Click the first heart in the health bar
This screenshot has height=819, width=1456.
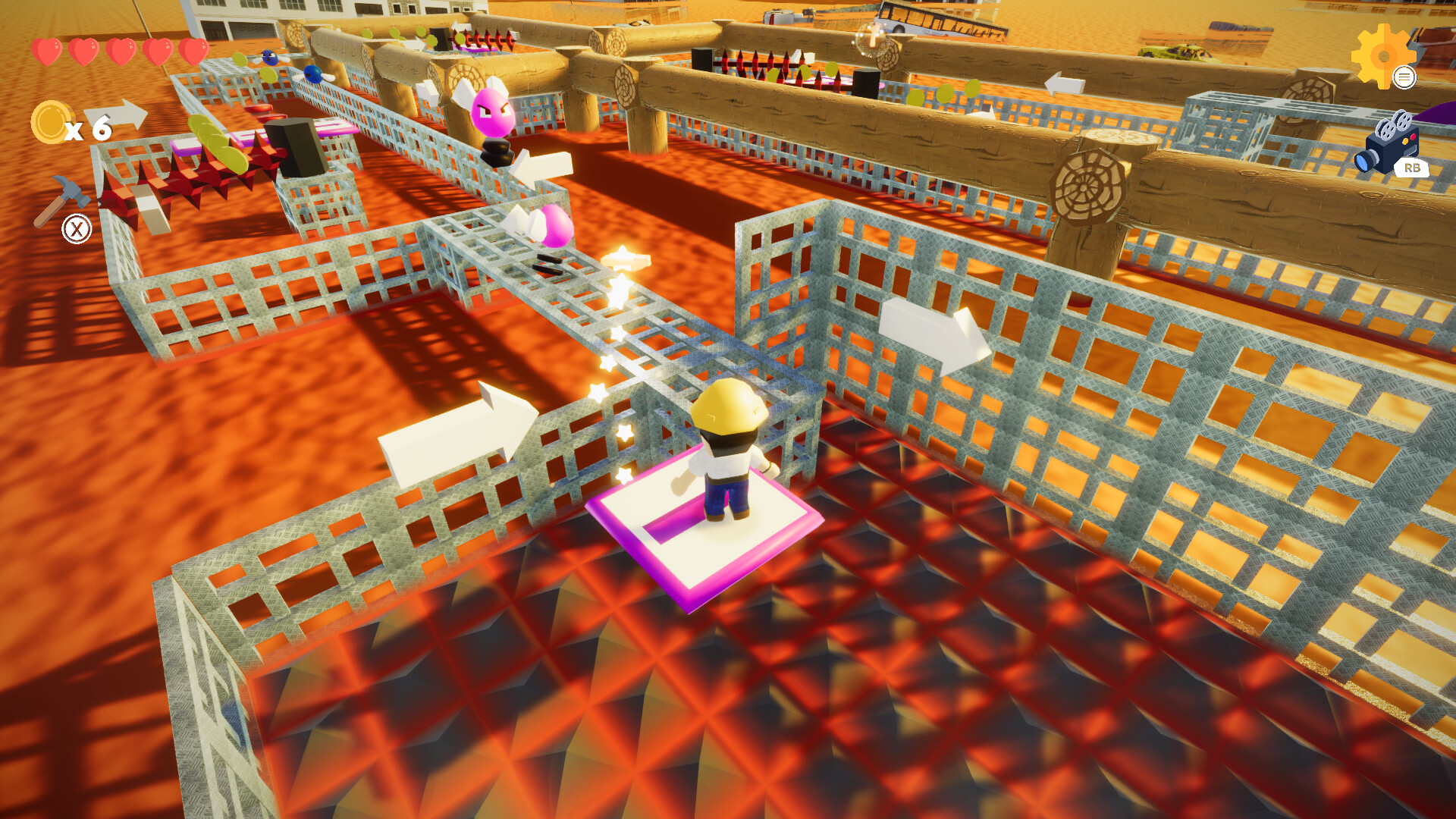tap(47, 50)
